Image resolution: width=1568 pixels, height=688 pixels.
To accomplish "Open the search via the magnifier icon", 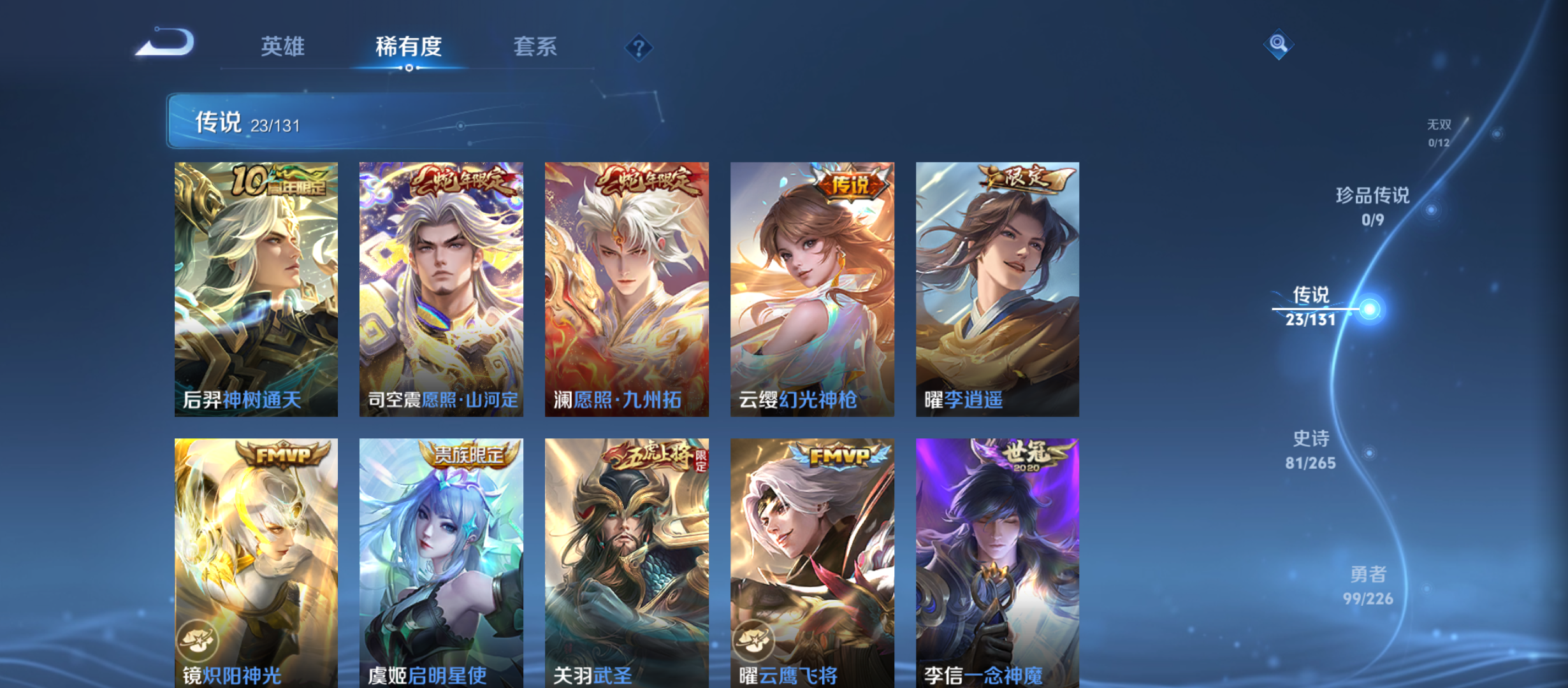I will click(x=1279, y=45).
